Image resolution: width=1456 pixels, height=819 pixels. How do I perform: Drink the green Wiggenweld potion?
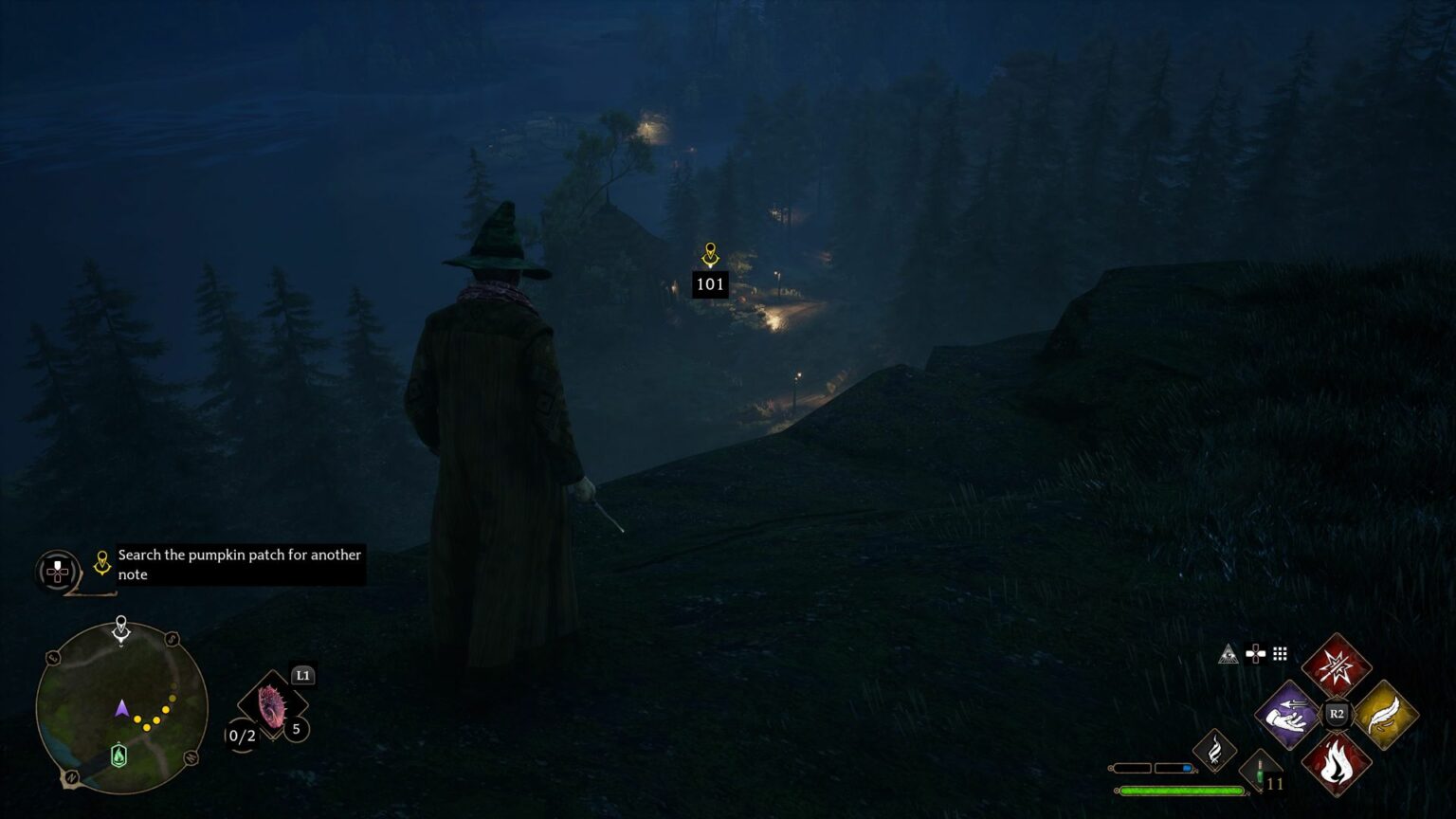pos(1260,771)
